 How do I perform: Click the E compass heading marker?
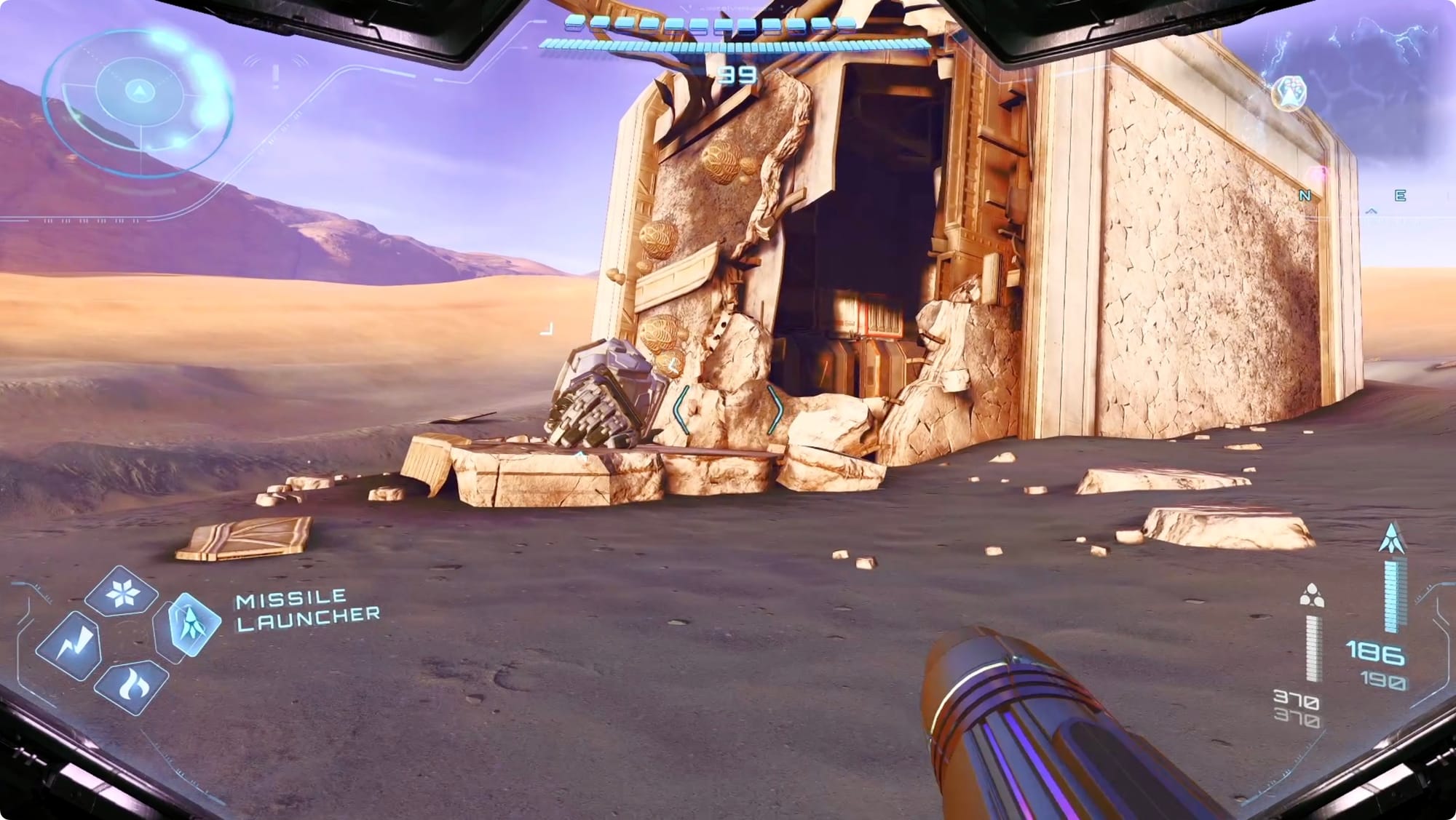pyautogui.click(x=1400, y=196)
